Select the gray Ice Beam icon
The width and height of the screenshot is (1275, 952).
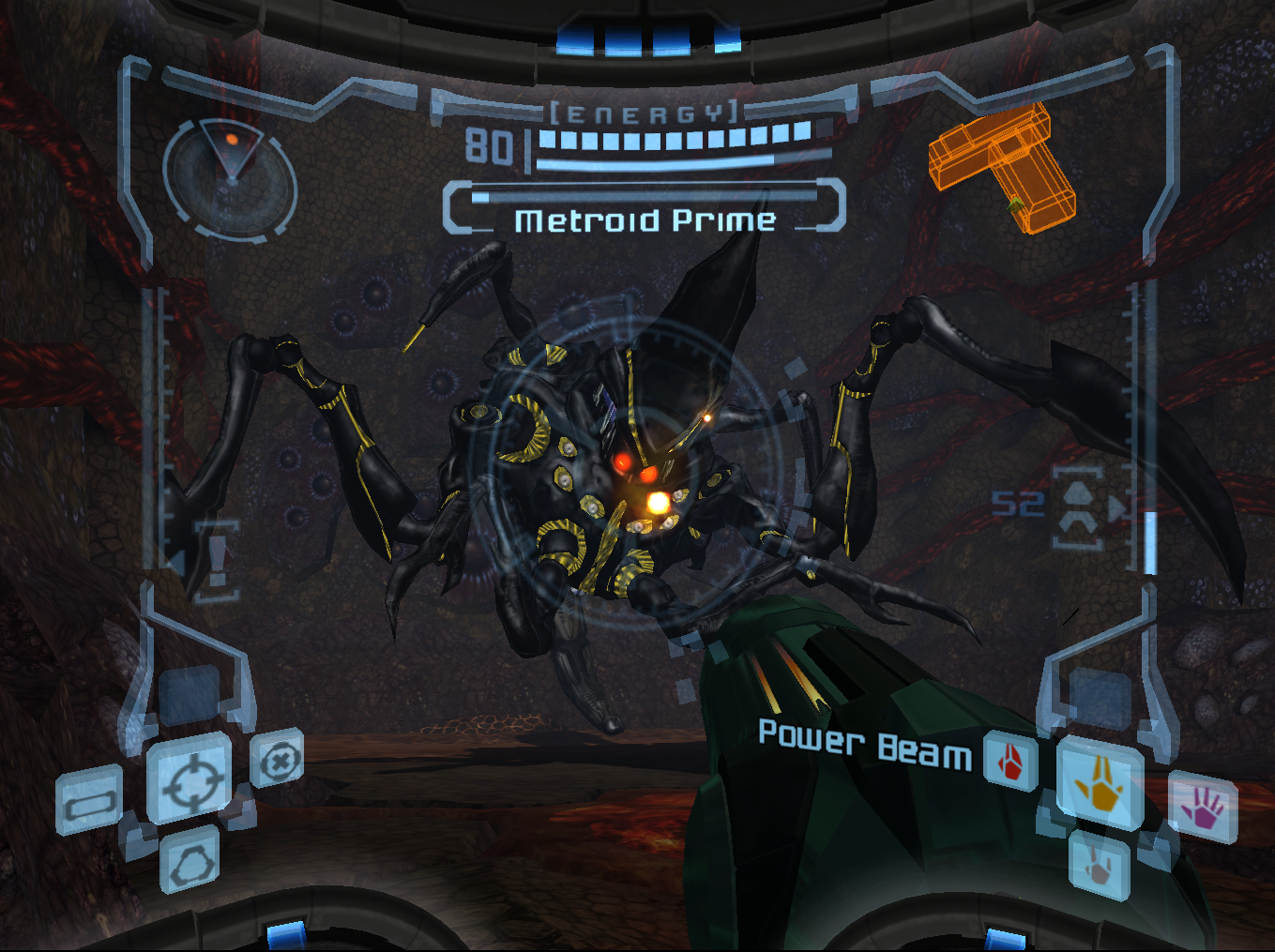(x=1100, y=865)
